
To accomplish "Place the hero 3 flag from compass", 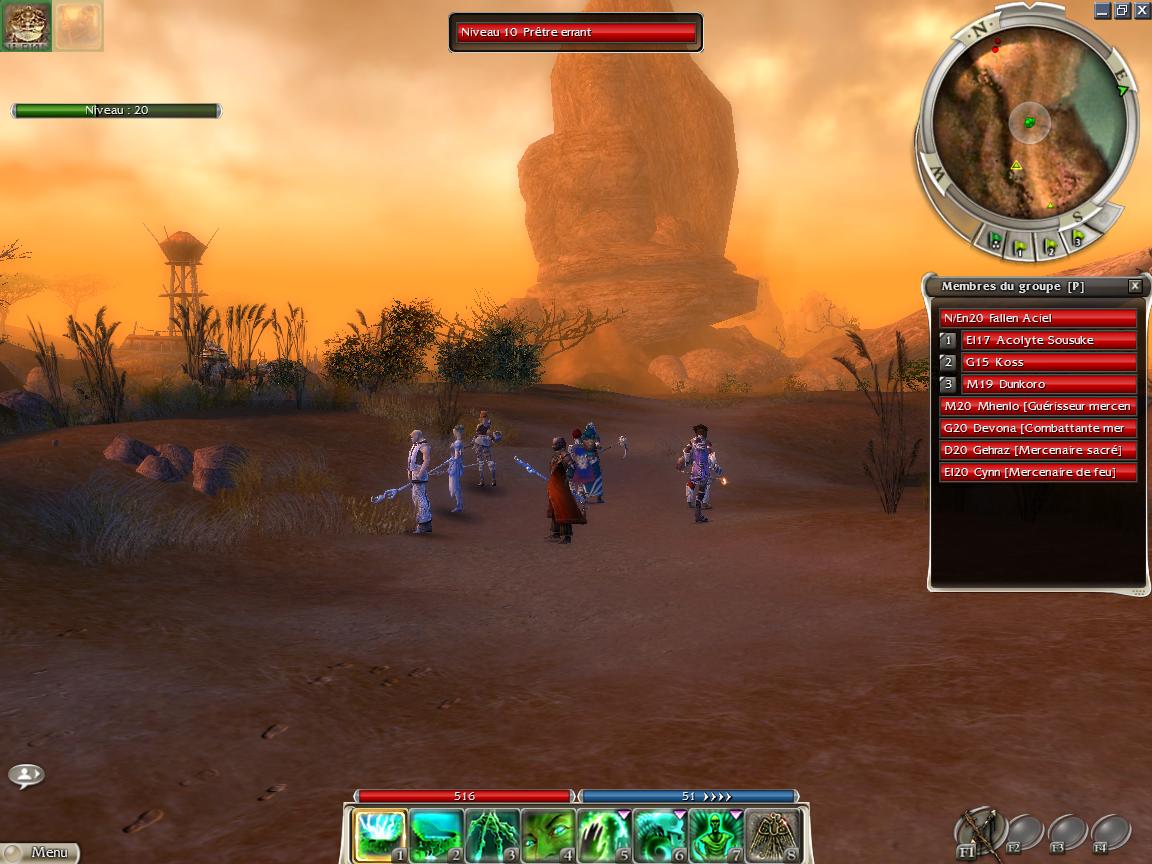I will tap(1077, 237).
